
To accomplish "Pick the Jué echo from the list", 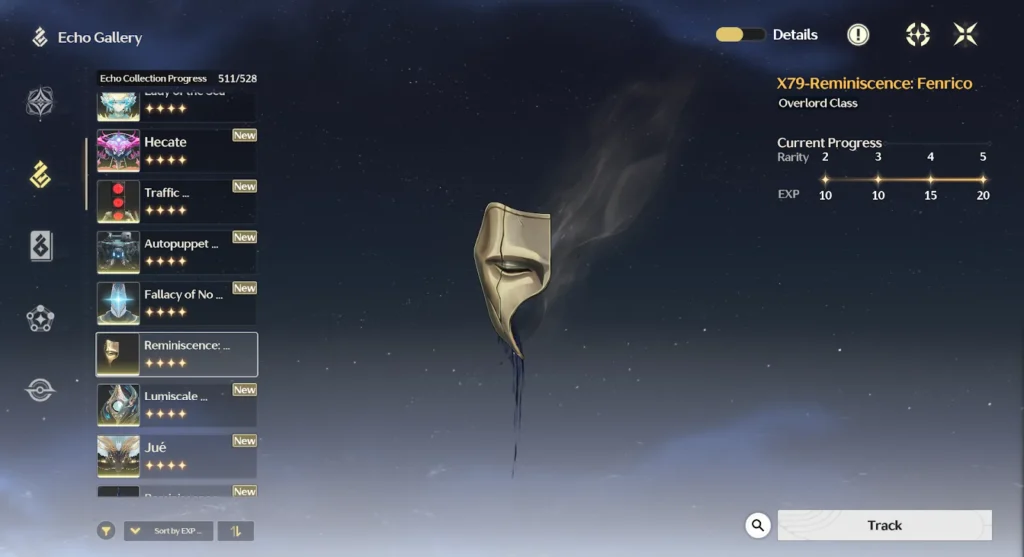I will (176, 455).
